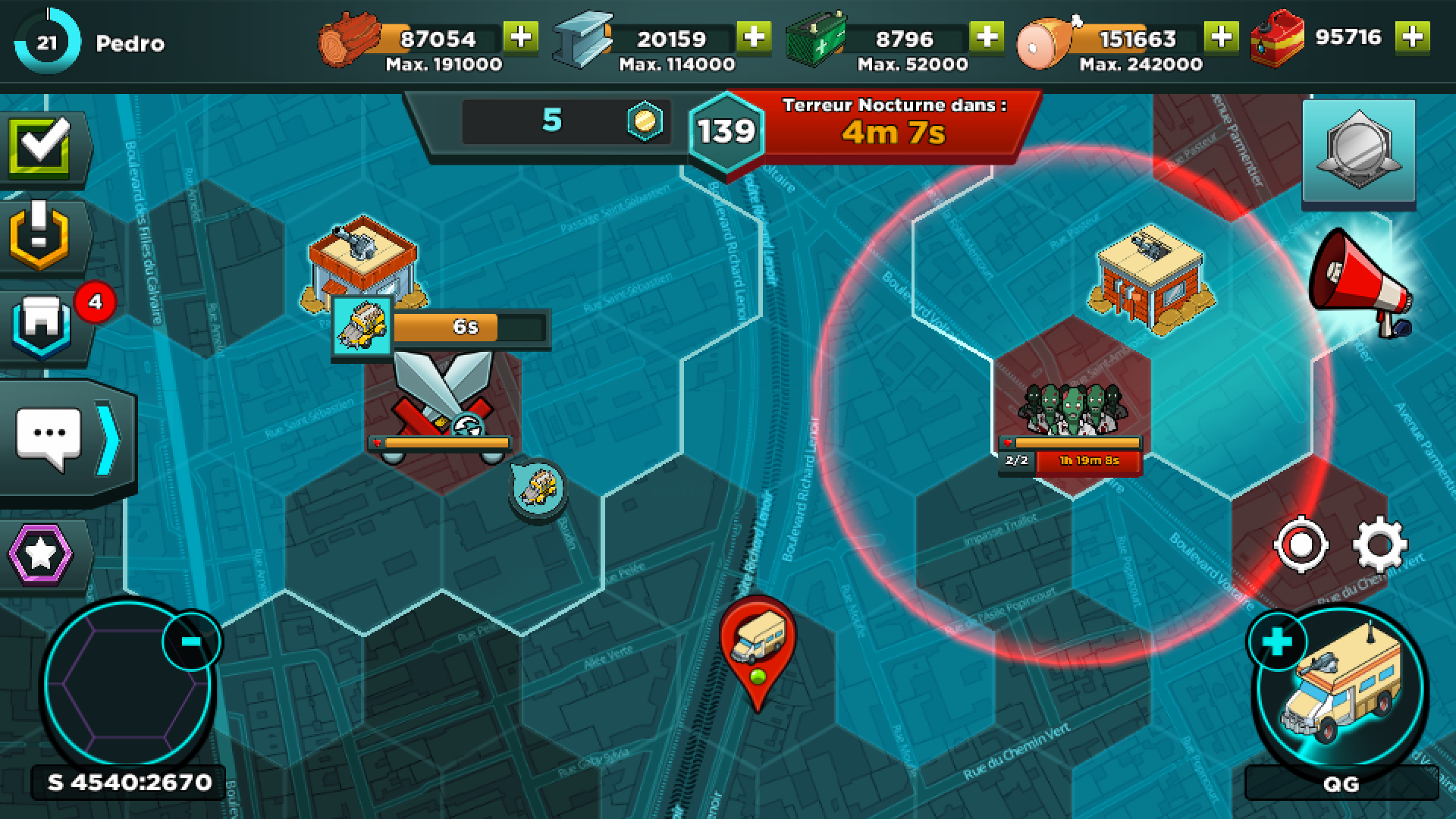Add wood with its plus button
This screenshot has width=1456, height=819.
520,34
